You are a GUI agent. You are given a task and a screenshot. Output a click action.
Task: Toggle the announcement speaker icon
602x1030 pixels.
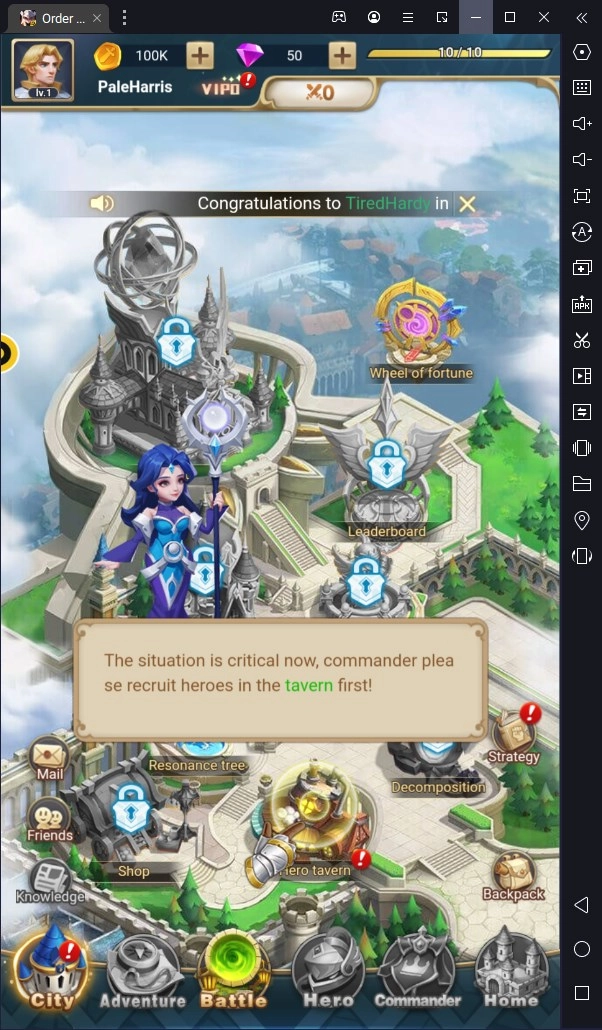click(101, 203)
